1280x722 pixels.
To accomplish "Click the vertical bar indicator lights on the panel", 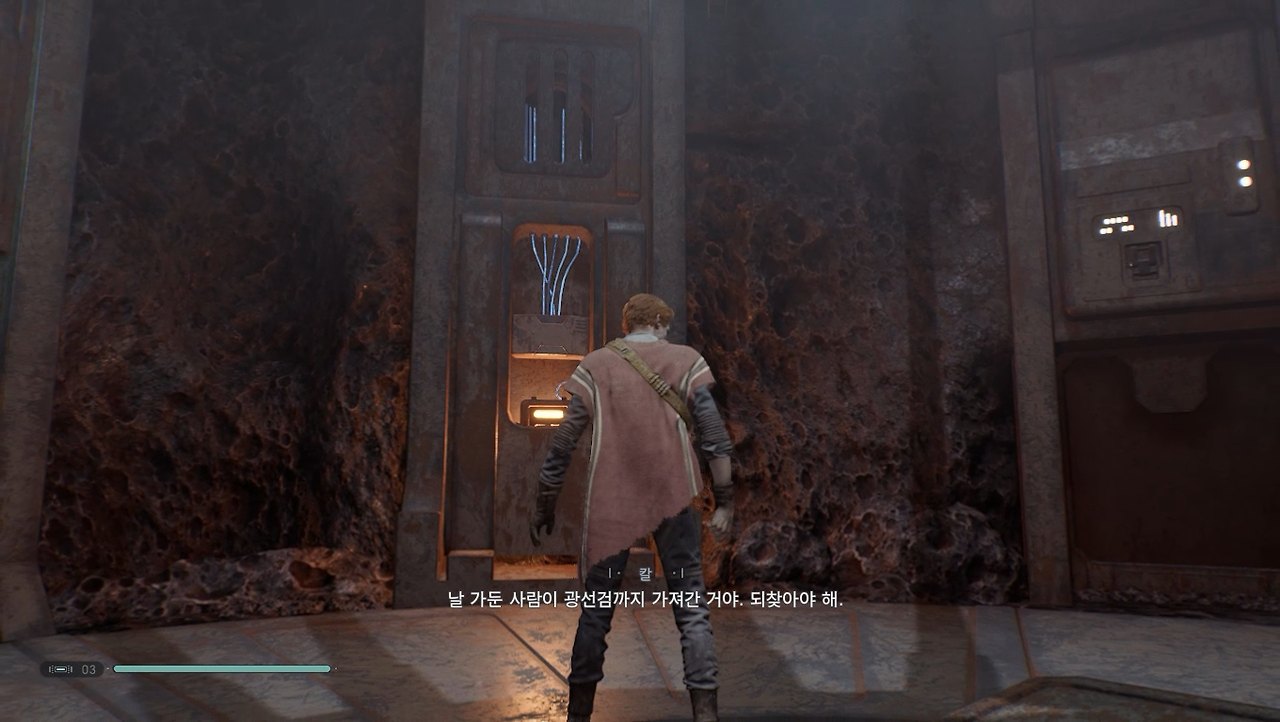I will pyautogui.click(x=1168, y=219).
